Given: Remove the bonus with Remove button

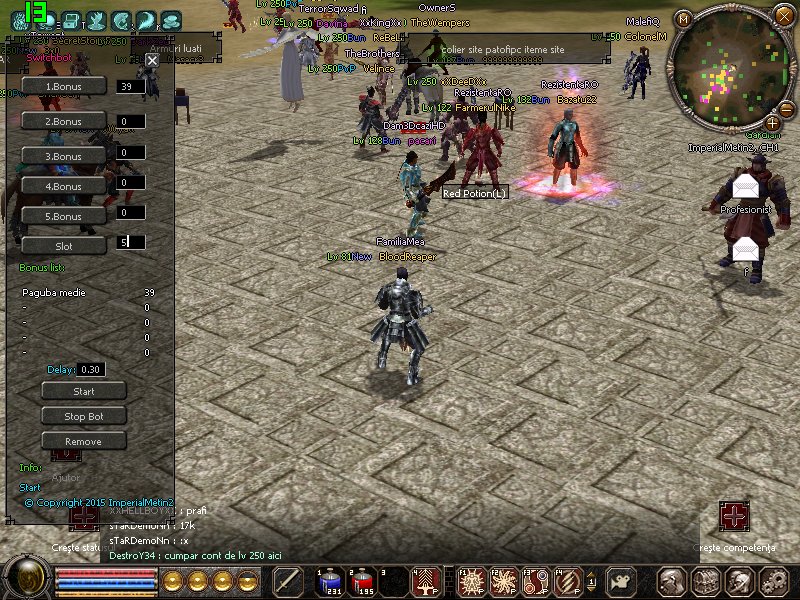Looking at the screenshot, I should tap(84, 441).
